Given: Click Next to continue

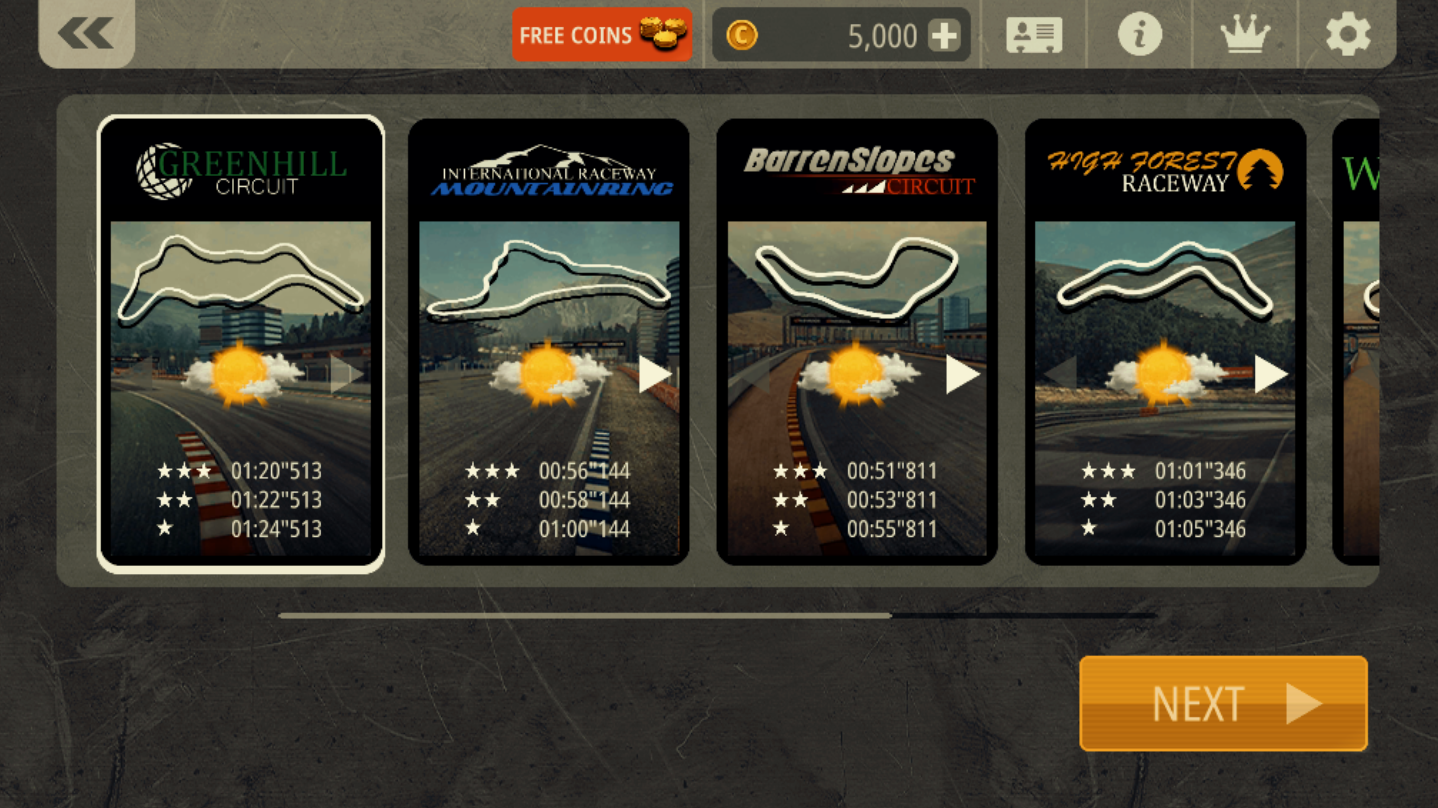Looking at the screenshot, I should pos(1223,703).
